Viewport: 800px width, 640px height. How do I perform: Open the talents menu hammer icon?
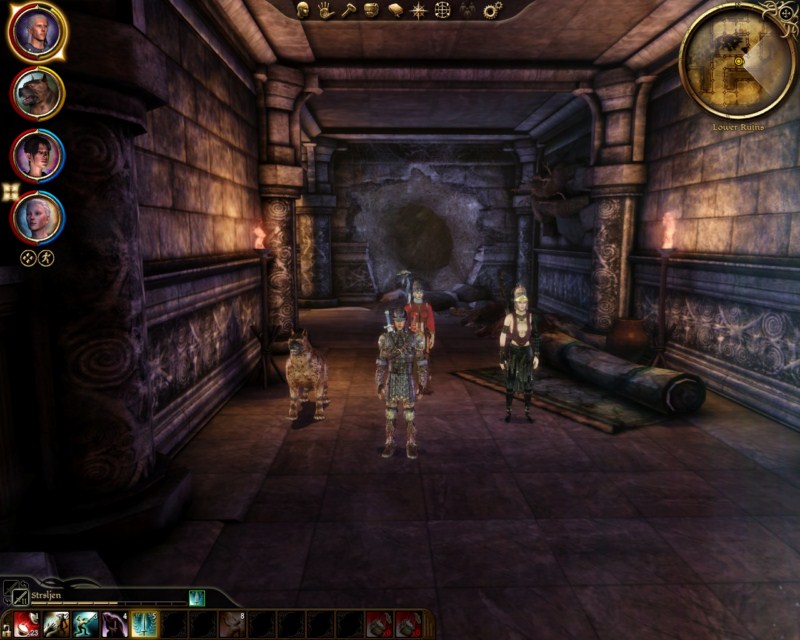(348, 10)
